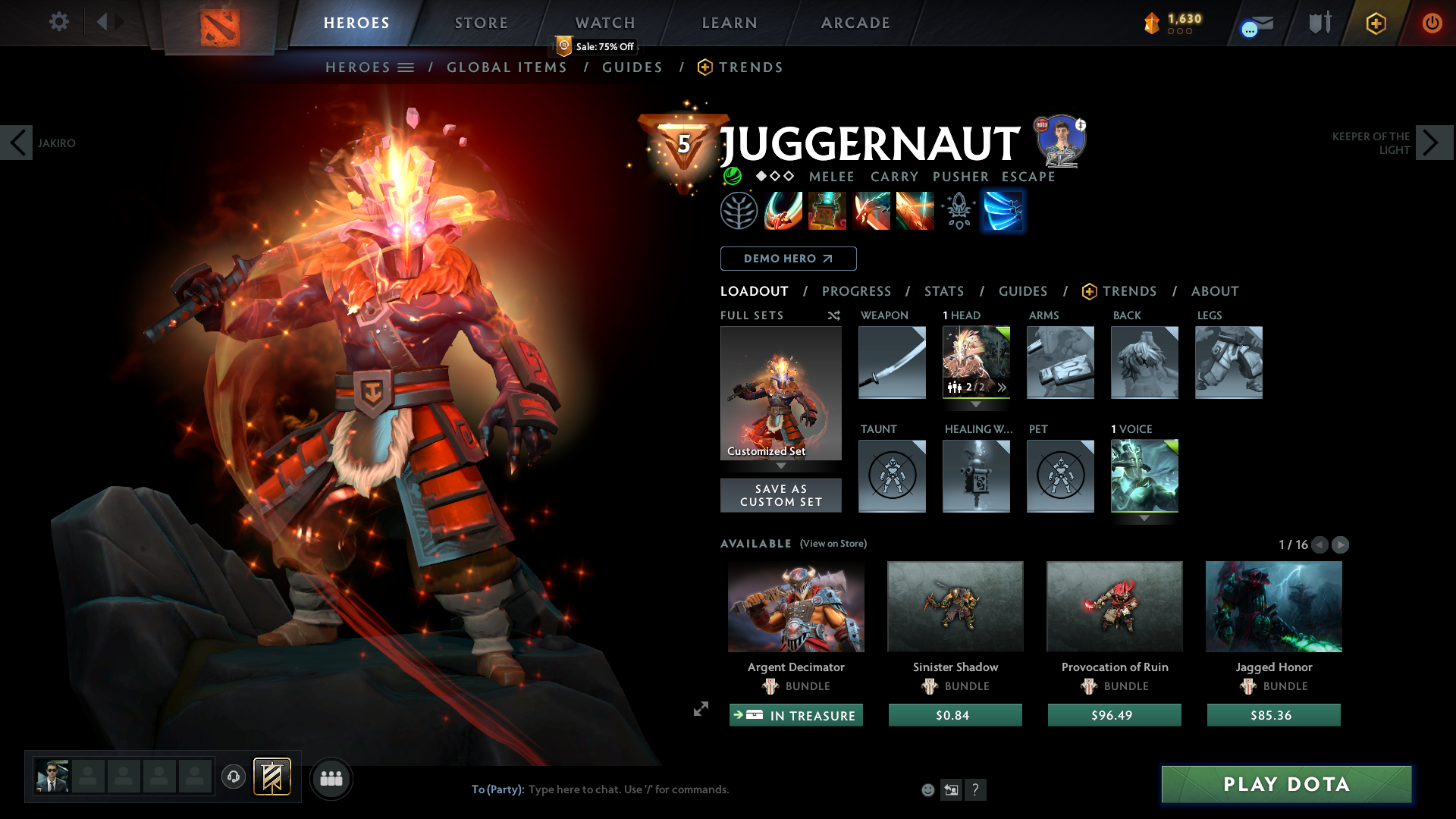Expand the Head slot style chevron
1456x819 pixels.
[1002, 387]
